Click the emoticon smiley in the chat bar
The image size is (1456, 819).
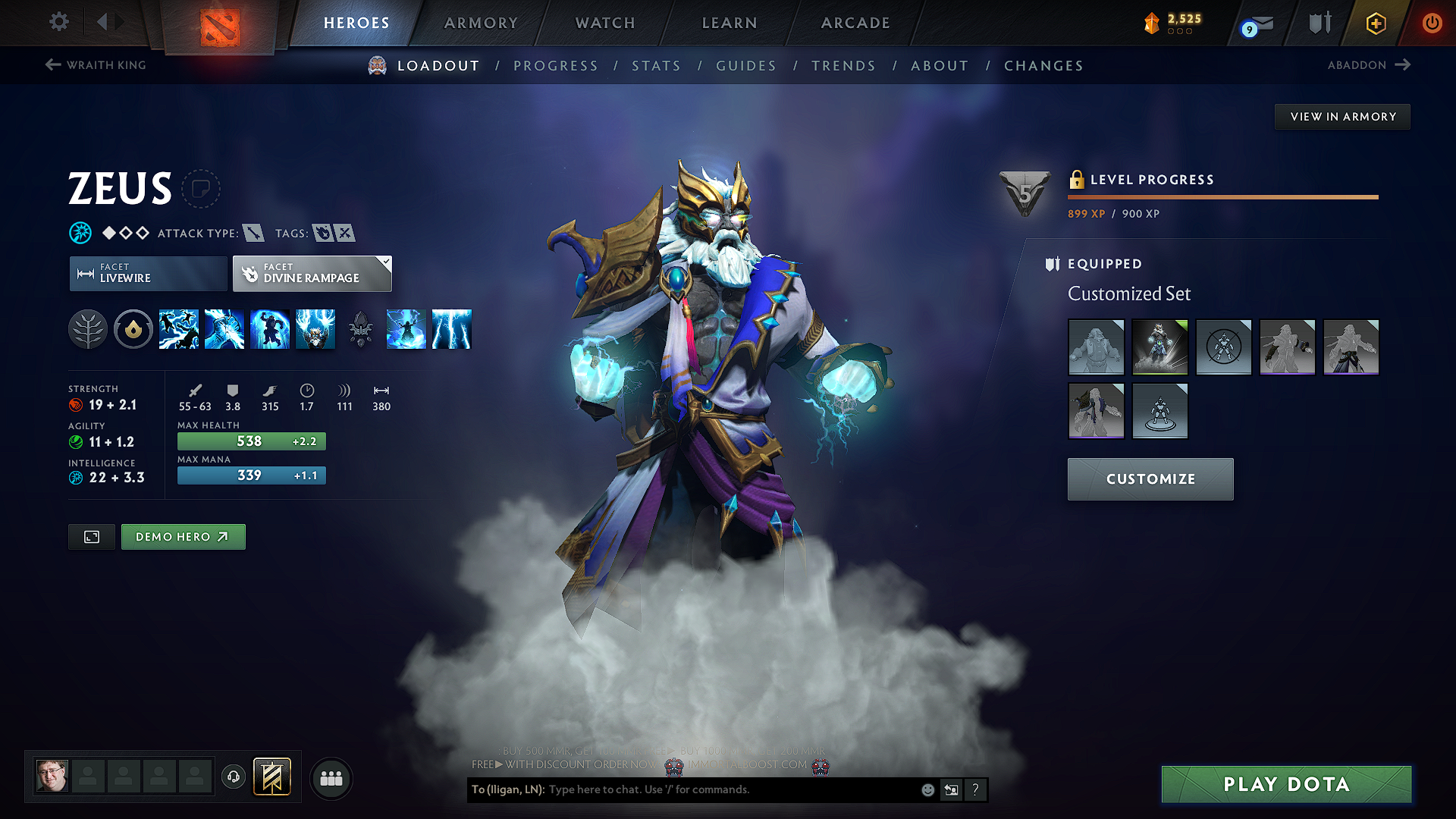[927, 789]
